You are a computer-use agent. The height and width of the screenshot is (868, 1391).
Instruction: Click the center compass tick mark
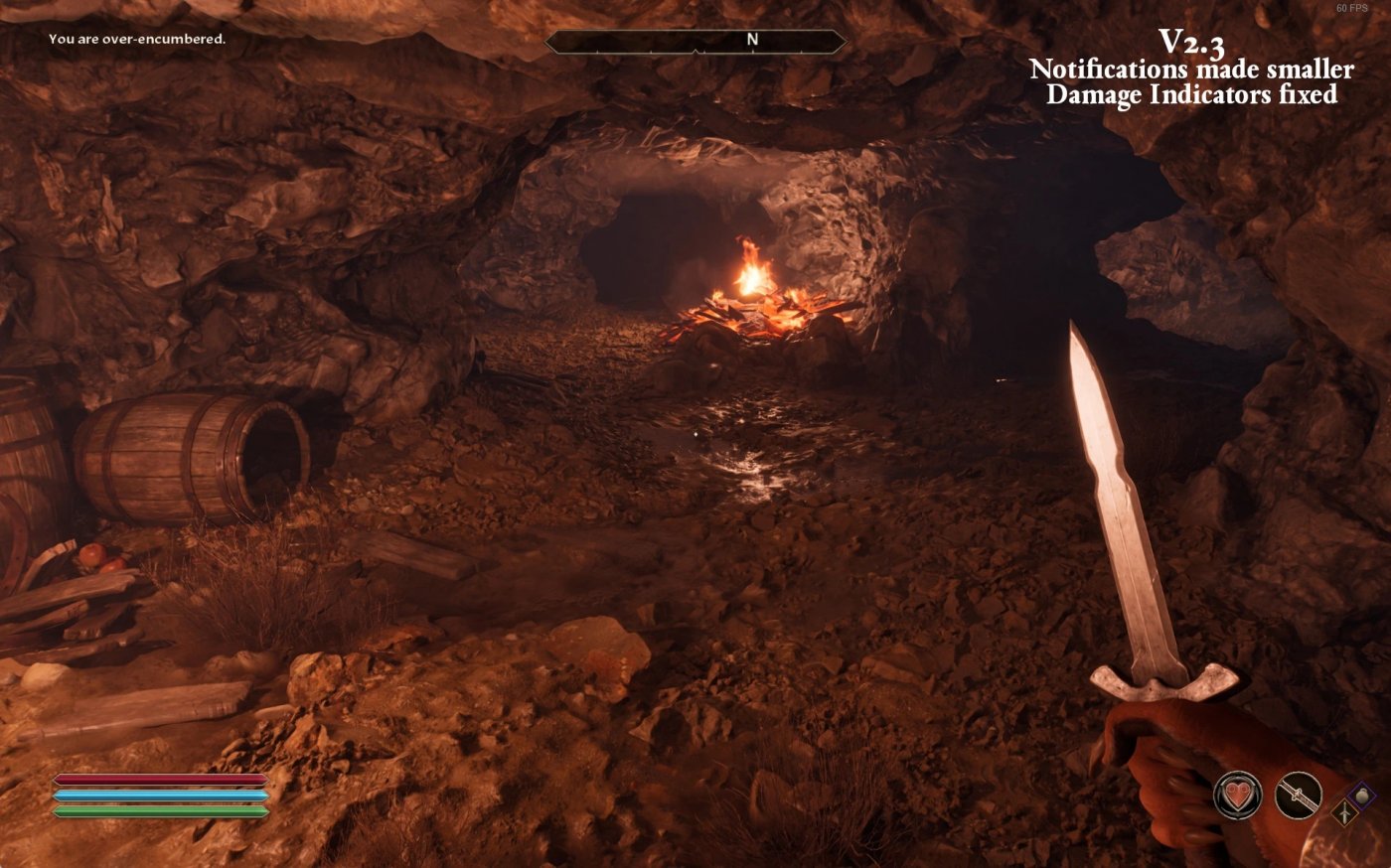(695, 52)
